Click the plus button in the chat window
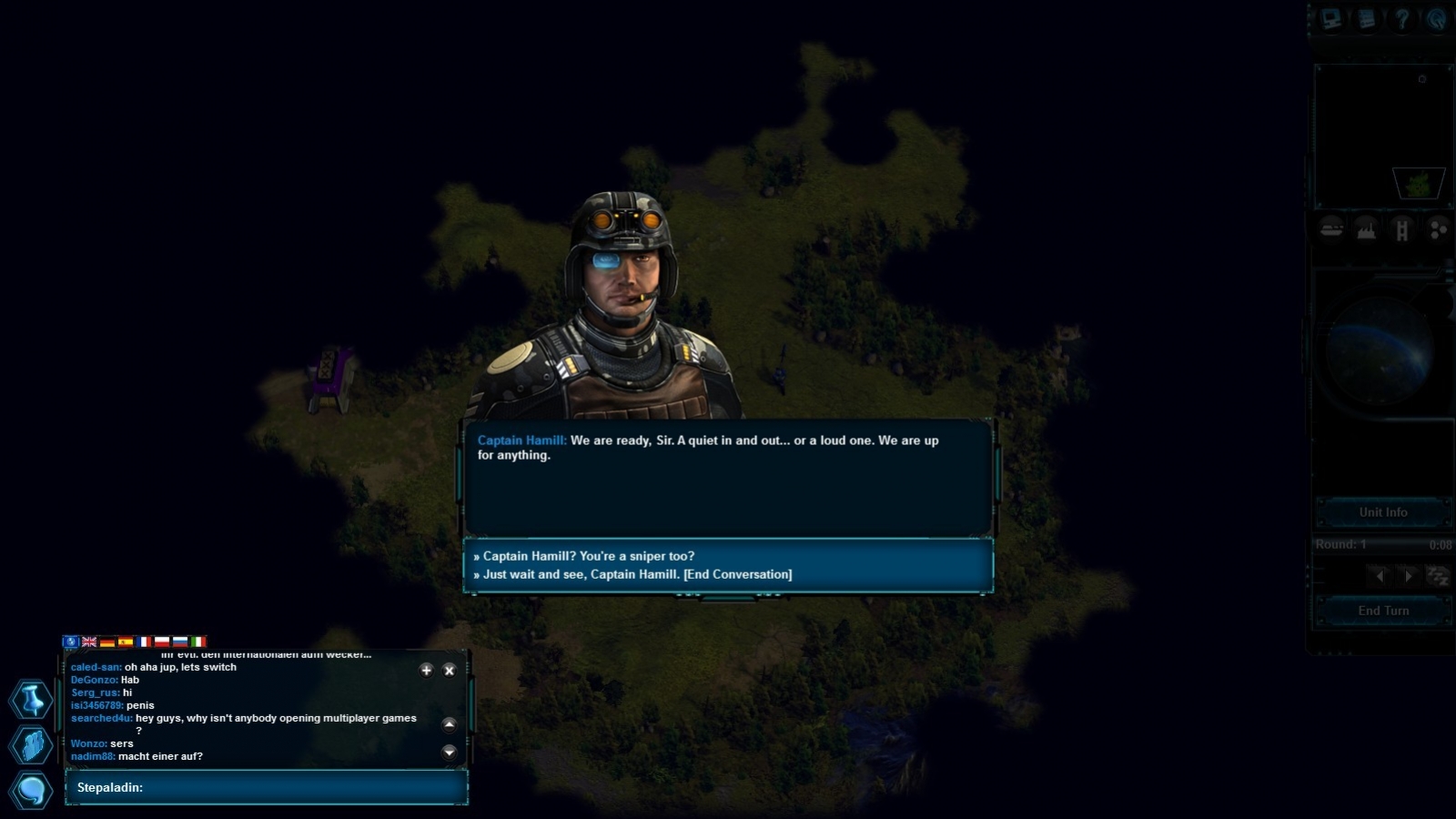Viewport: 1456px width, 819px height. pos(426,671)
